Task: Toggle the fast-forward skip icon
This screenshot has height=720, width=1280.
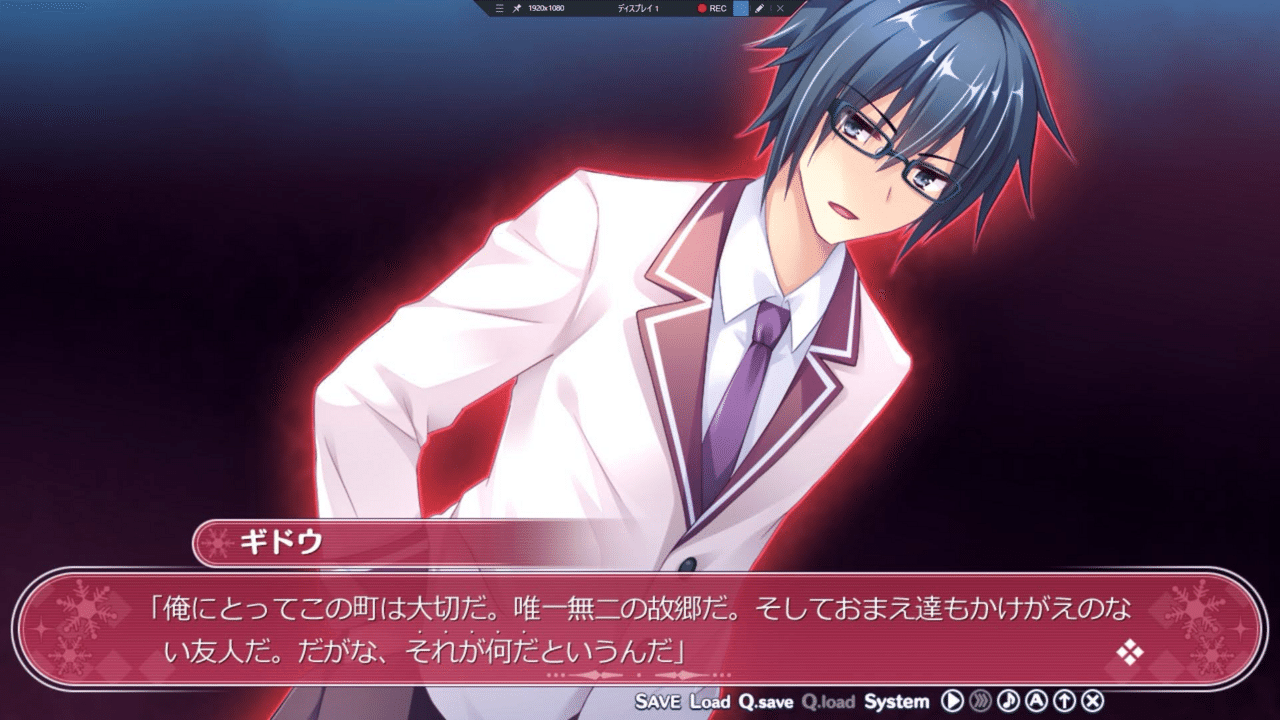Action: tap(982, 701)
